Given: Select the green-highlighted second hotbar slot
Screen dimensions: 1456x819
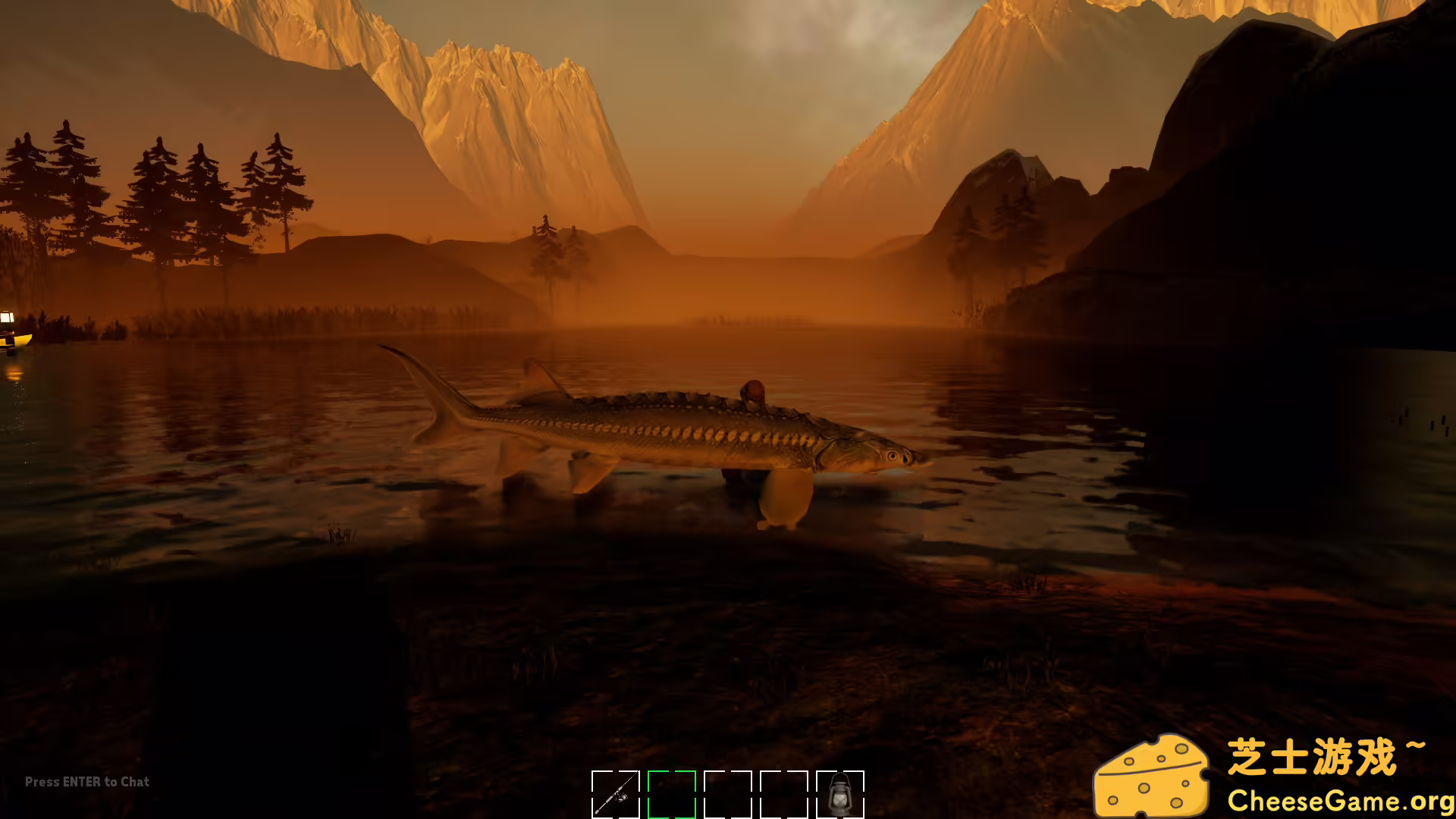Looking at the screenshot, I should coord(671,796).
